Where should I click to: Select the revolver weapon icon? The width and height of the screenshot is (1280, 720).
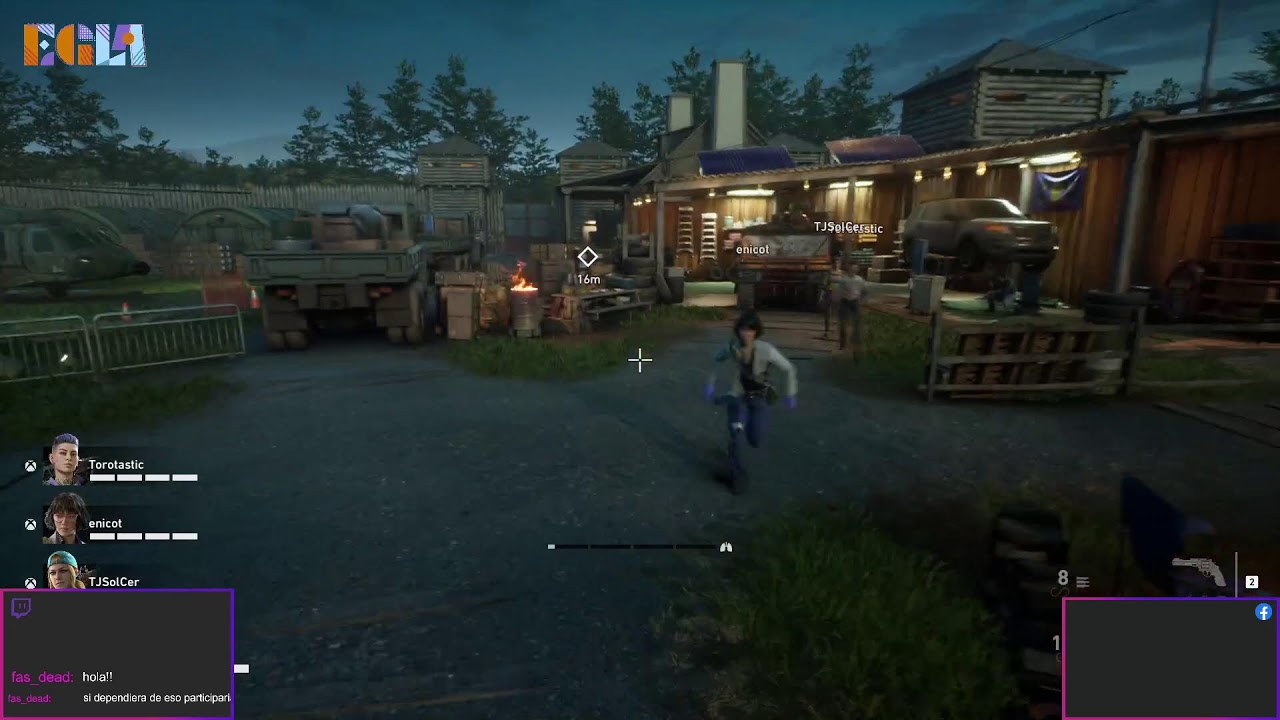pos(1199,572)
